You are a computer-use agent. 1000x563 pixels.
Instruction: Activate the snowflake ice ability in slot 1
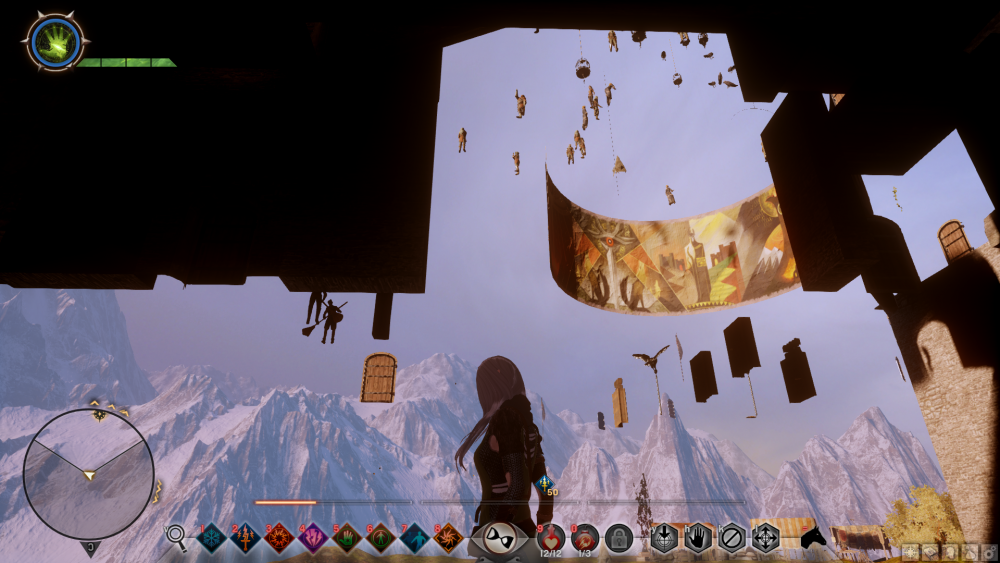coord(212,538)
